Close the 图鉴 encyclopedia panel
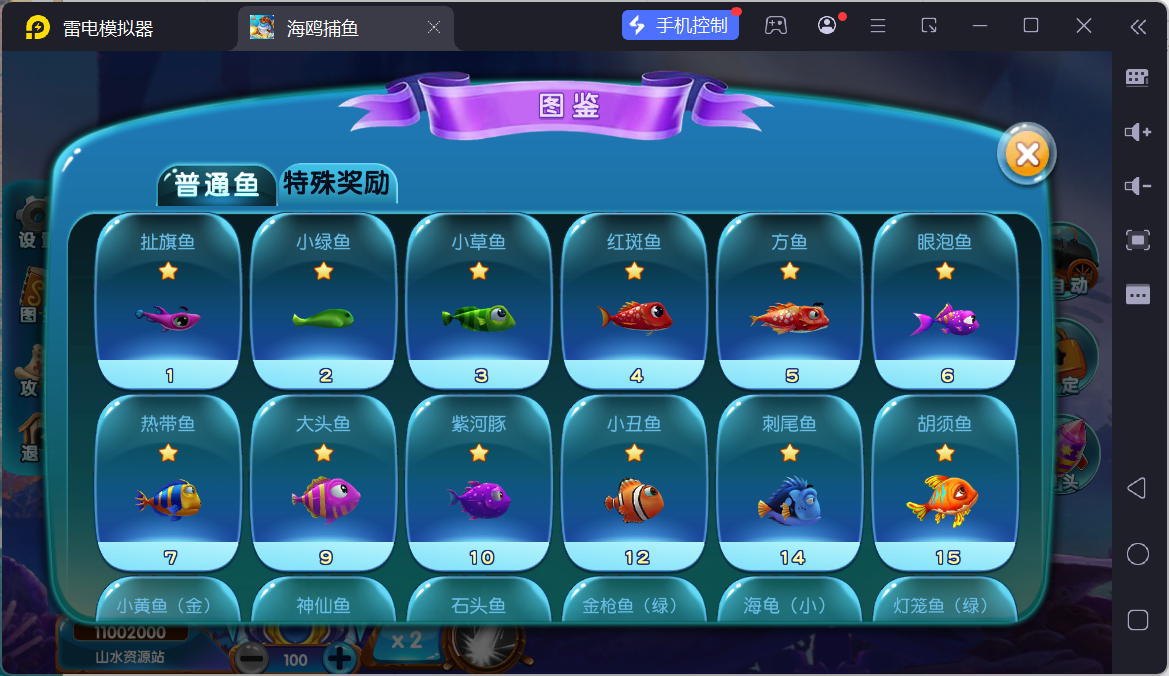 point(1026,154)
